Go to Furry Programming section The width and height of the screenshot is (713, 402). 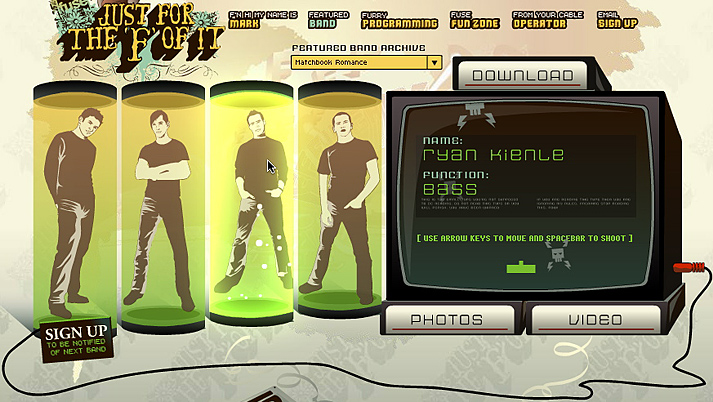coord(398,19)
